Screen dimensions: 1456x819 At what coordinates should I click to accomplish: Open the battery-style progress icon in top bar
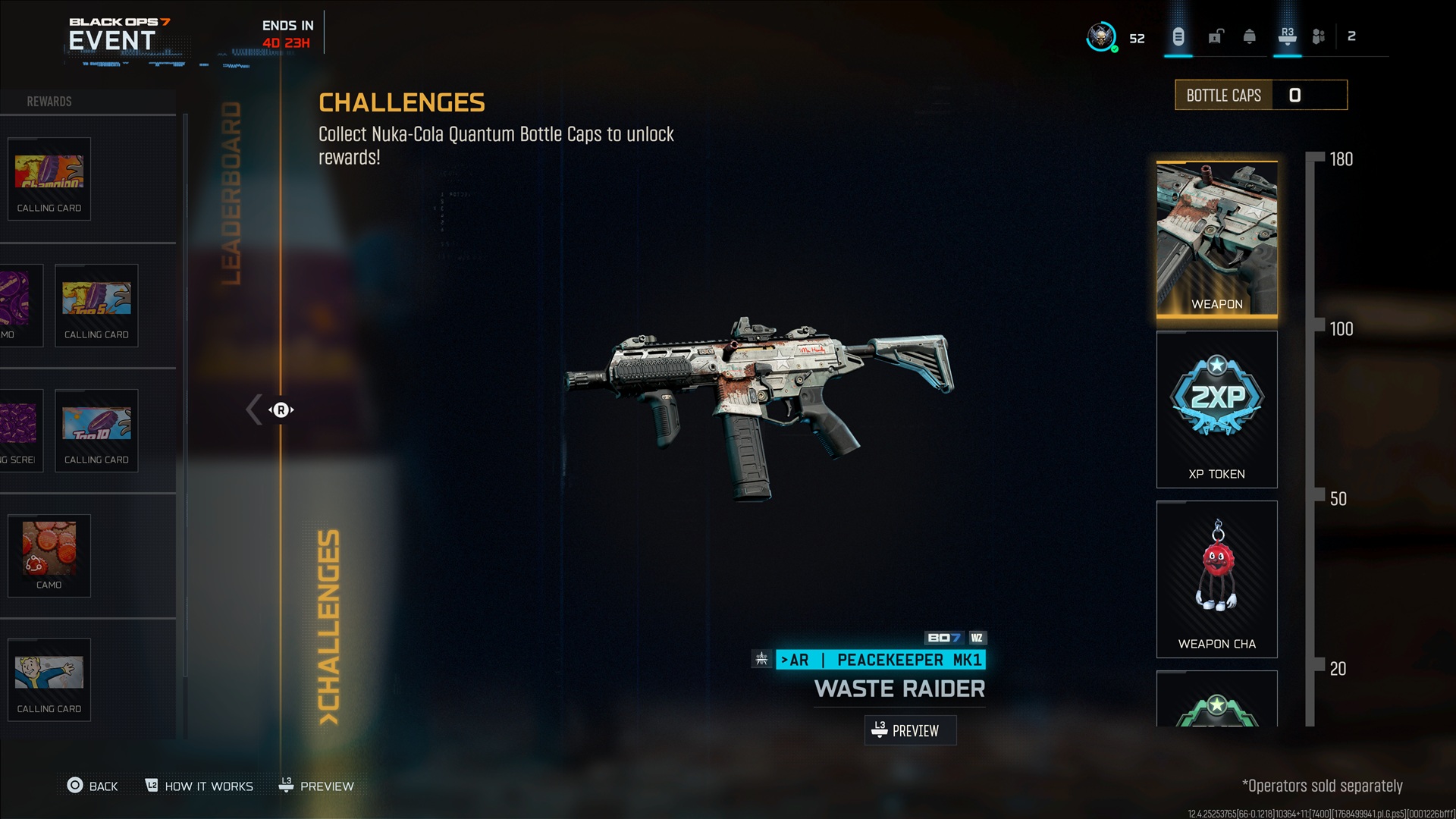click(1178, 38)
